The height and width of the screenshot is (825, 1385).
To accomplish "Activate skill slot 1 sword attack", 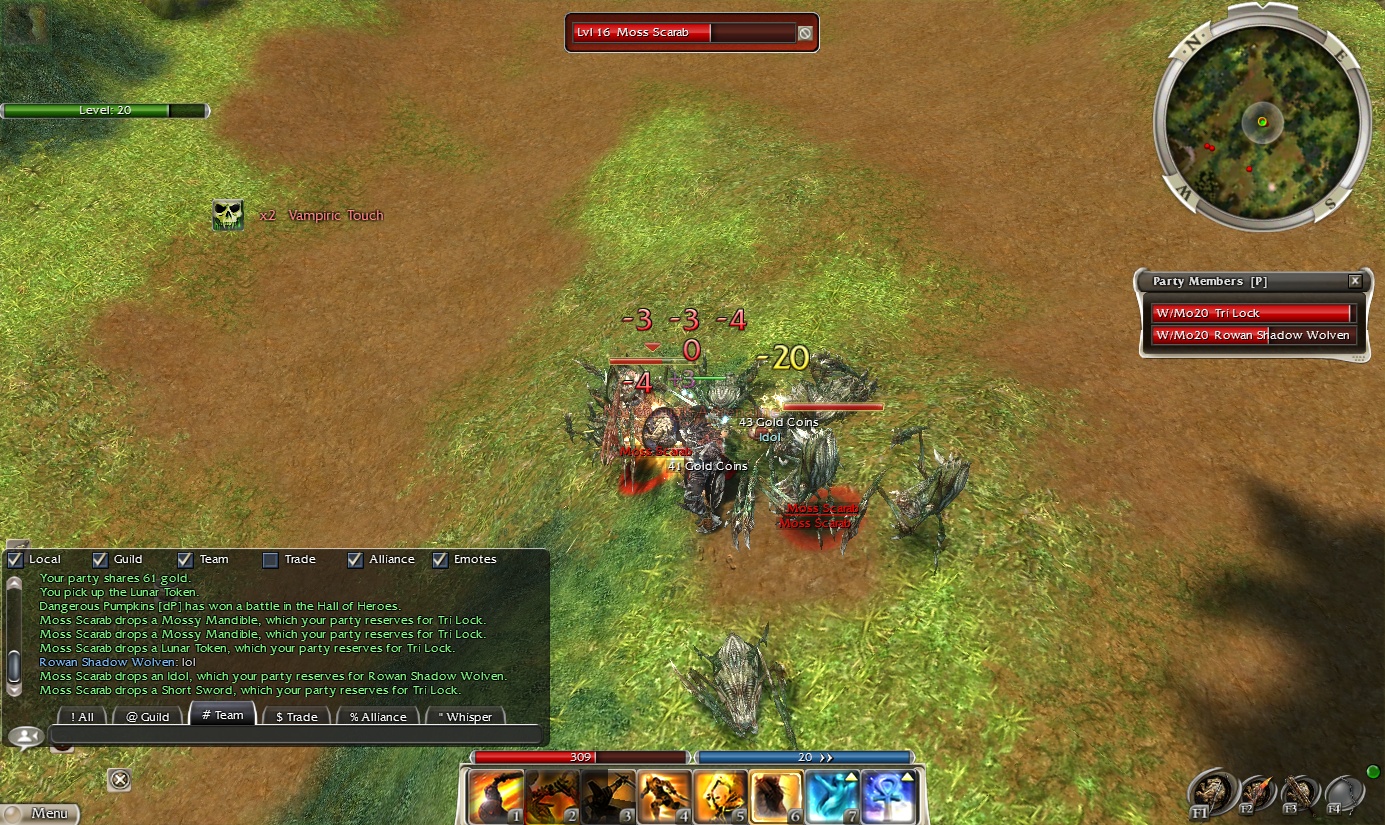I will 495,797.
